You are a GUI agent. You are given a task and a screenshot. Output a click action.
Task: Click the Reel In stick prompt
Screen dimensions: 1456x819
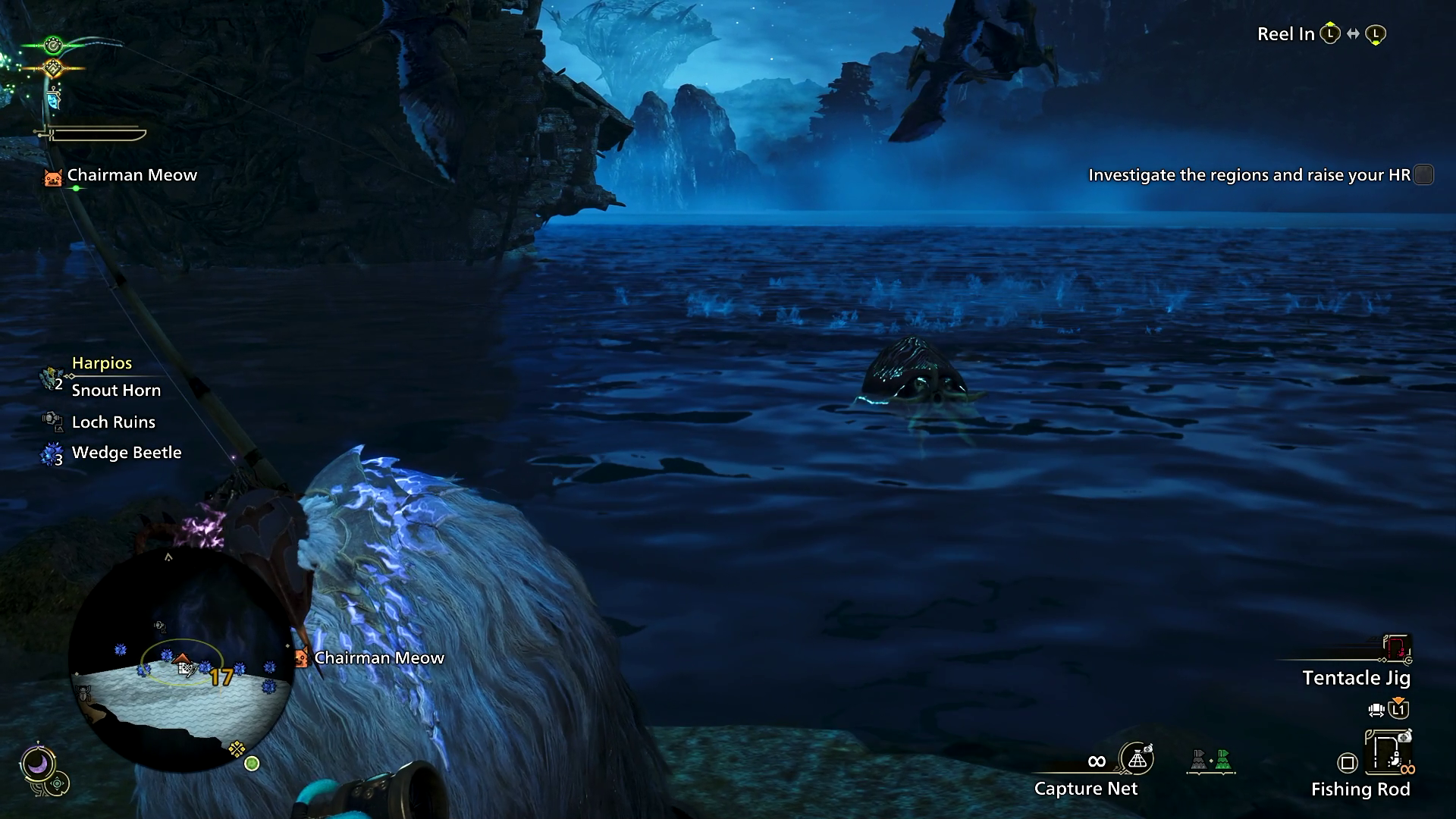pos(1332,33)
